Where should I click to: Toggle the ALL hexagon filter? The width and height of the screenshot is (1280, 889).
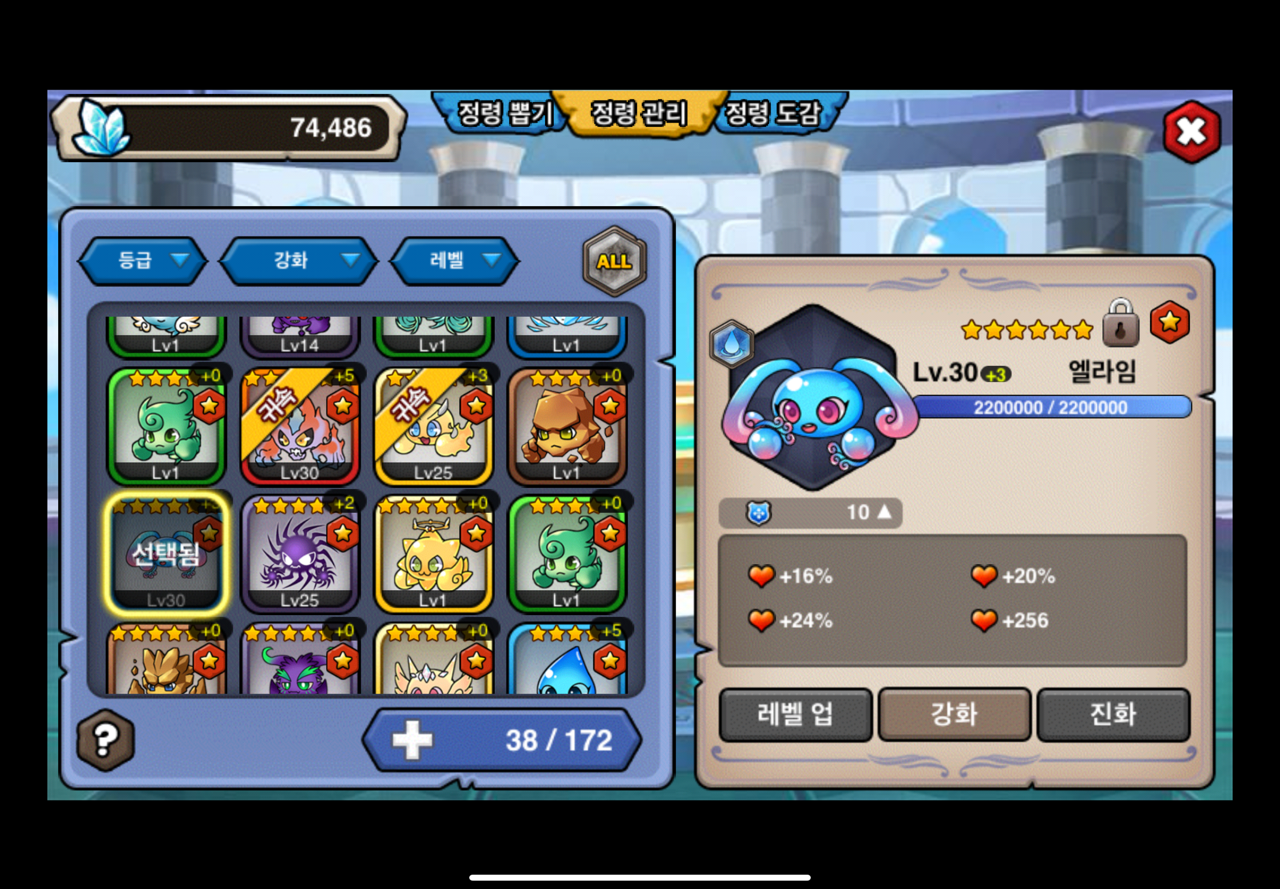tap(614, 261)
